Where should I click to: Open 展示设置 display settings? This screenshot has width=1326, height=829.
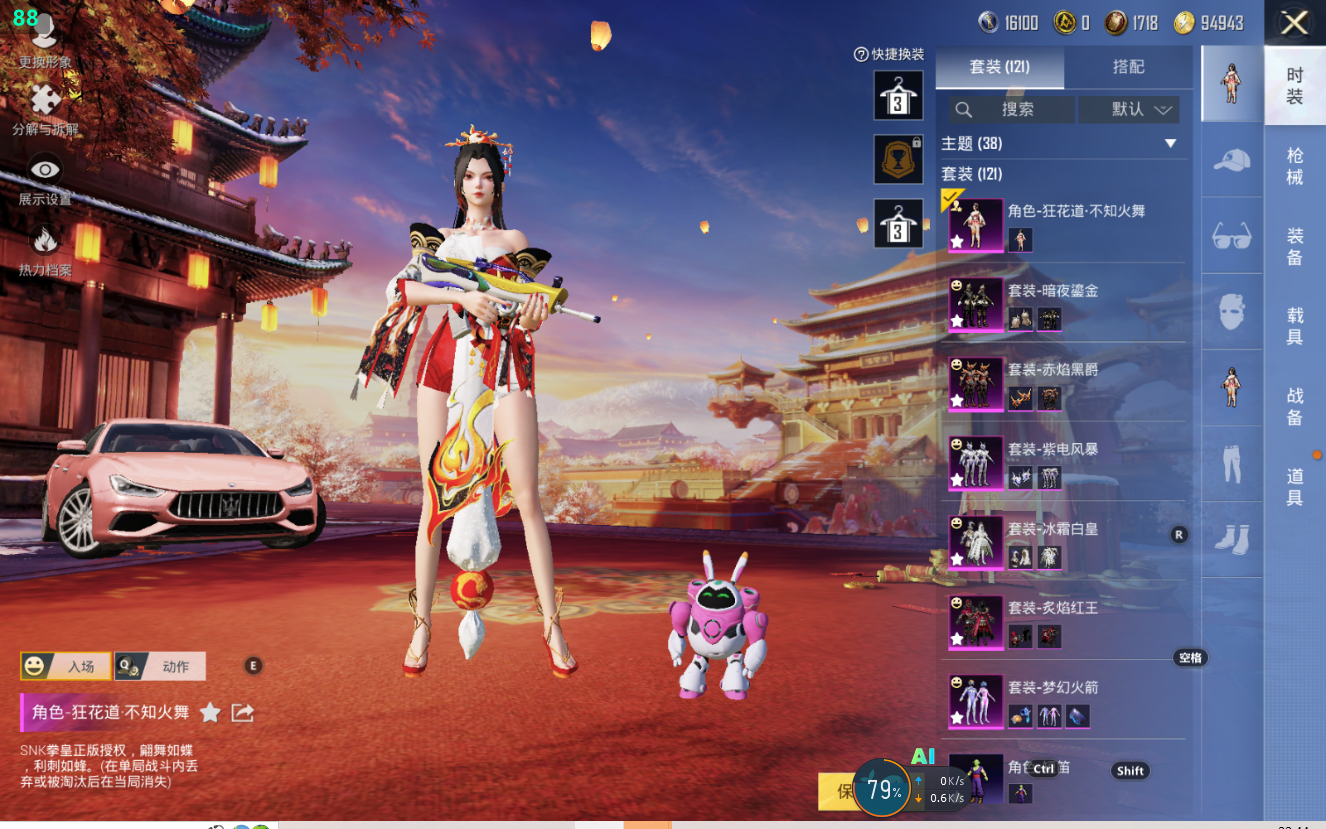(44, 176)
